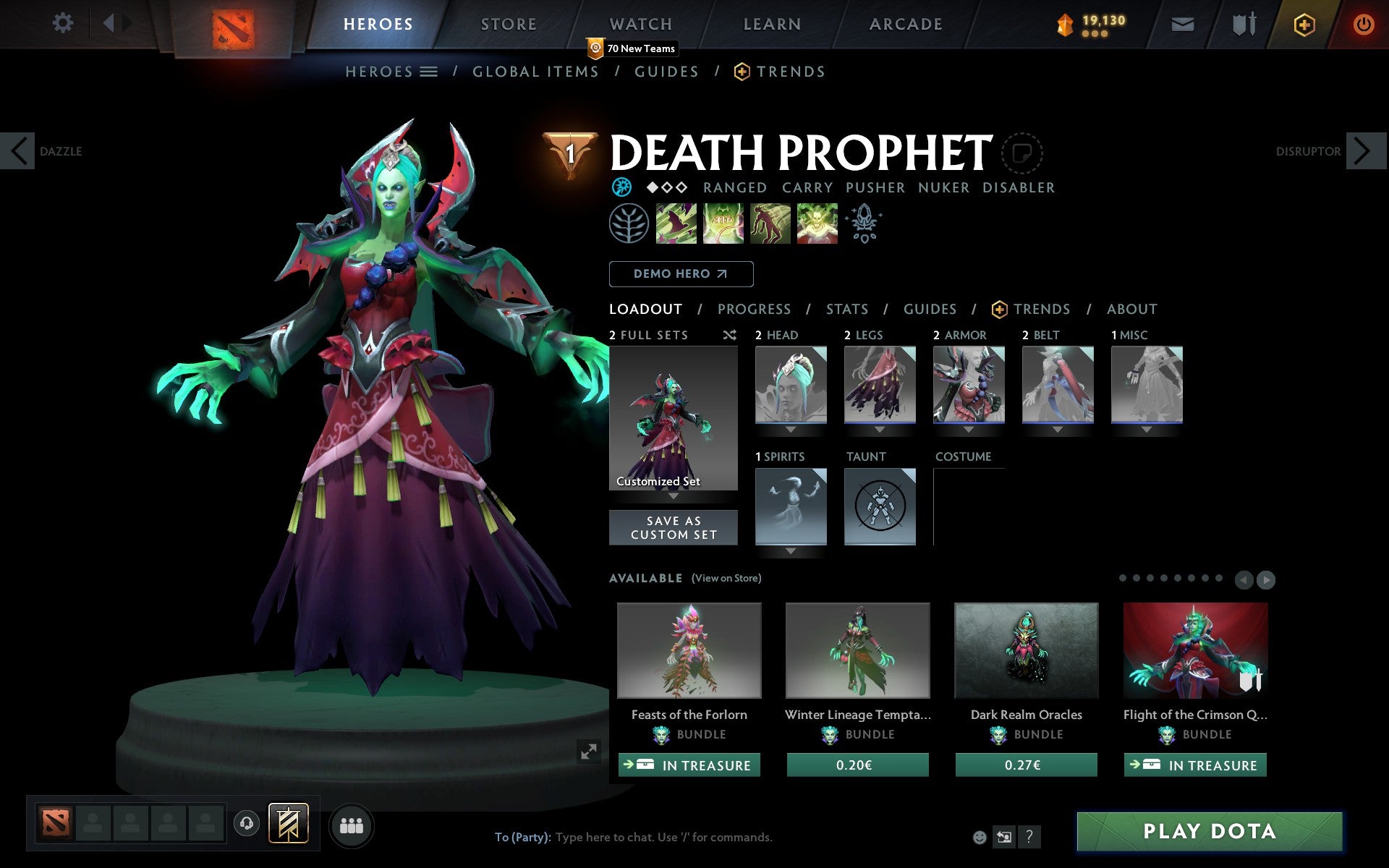Select Death Prophet's first ability icon

coord(676,224)
